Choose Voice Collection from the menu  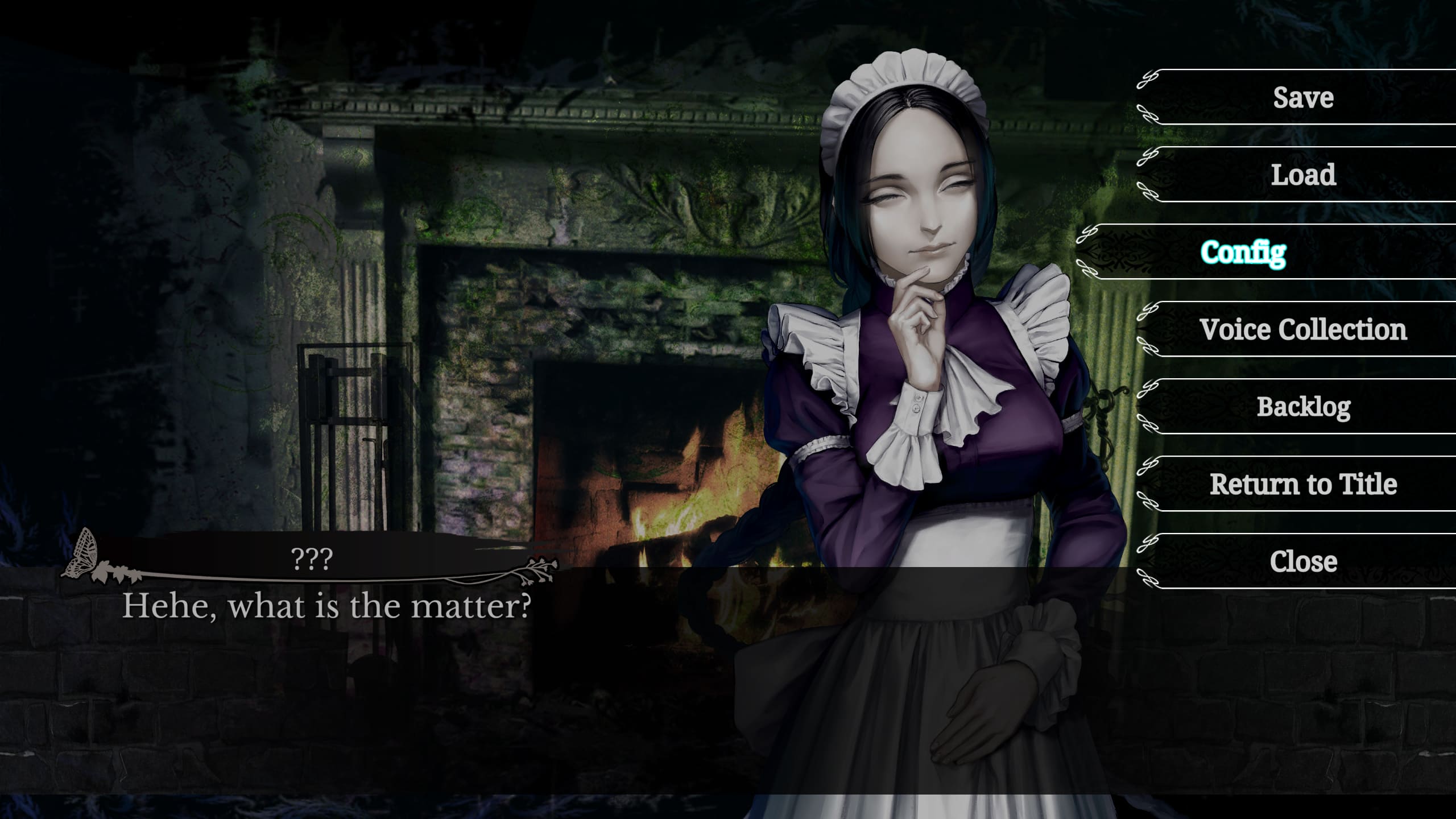coord(1302,329)
